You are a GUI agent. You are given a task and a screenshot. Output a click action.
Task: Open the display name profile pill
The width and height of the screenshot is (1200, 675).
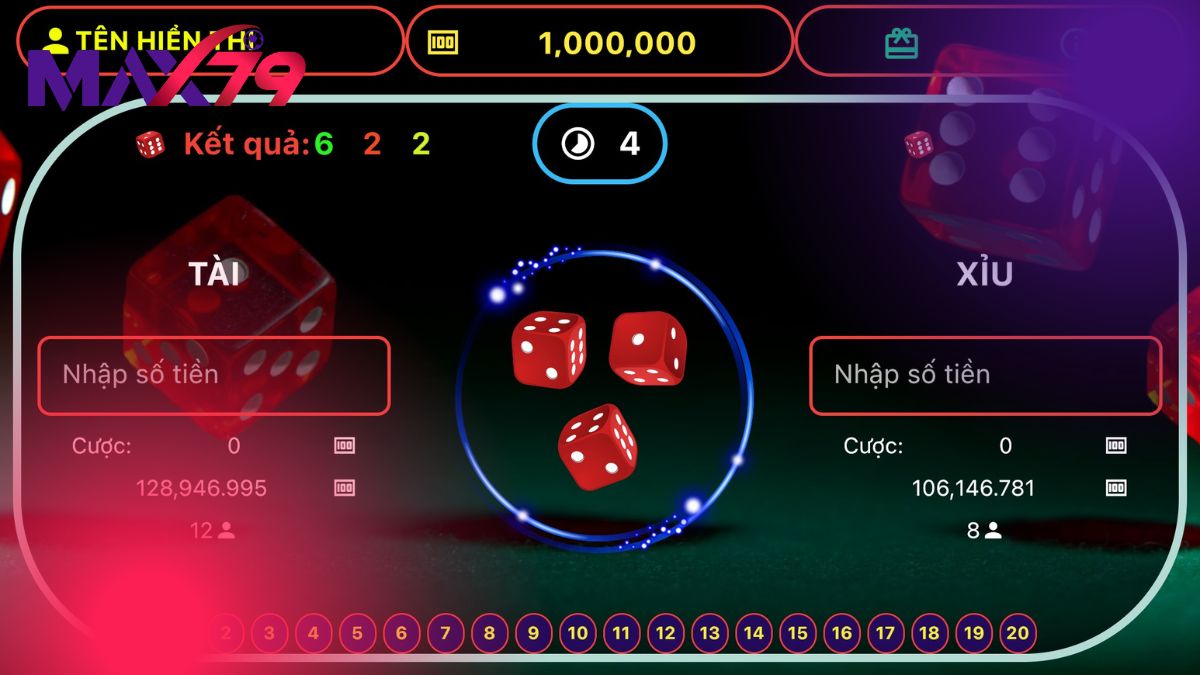point(210,41)
